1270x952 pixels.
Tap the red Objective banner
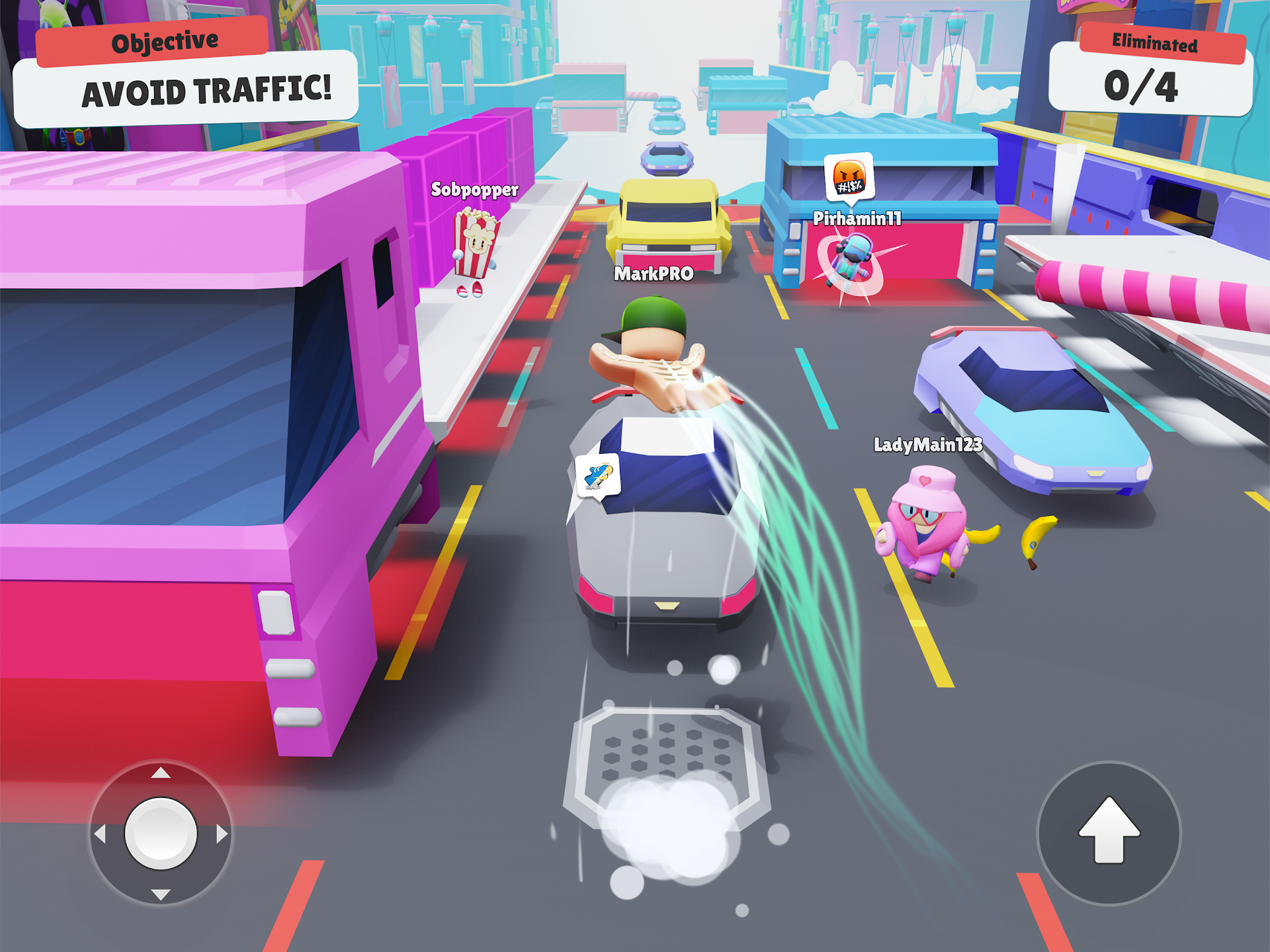(163, 40)
